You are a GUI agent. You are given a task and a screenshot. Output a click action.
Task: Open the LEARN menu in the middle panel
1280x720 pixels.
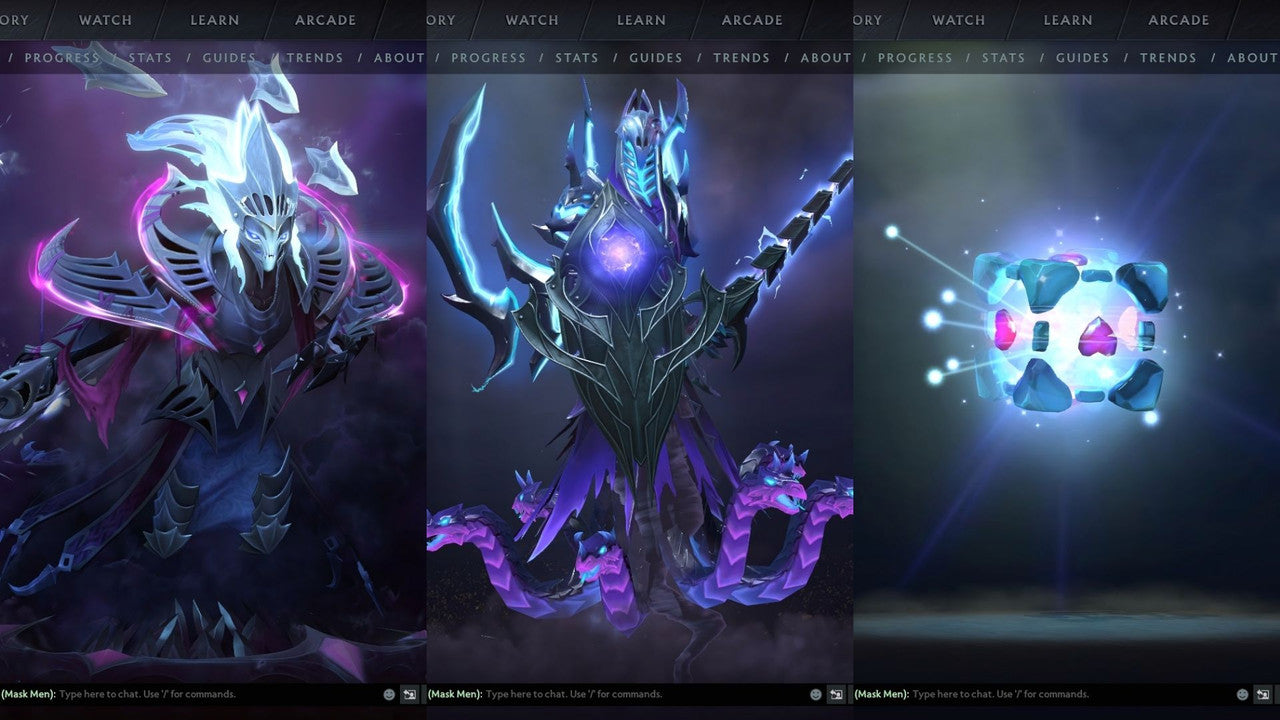click(641, 20)
